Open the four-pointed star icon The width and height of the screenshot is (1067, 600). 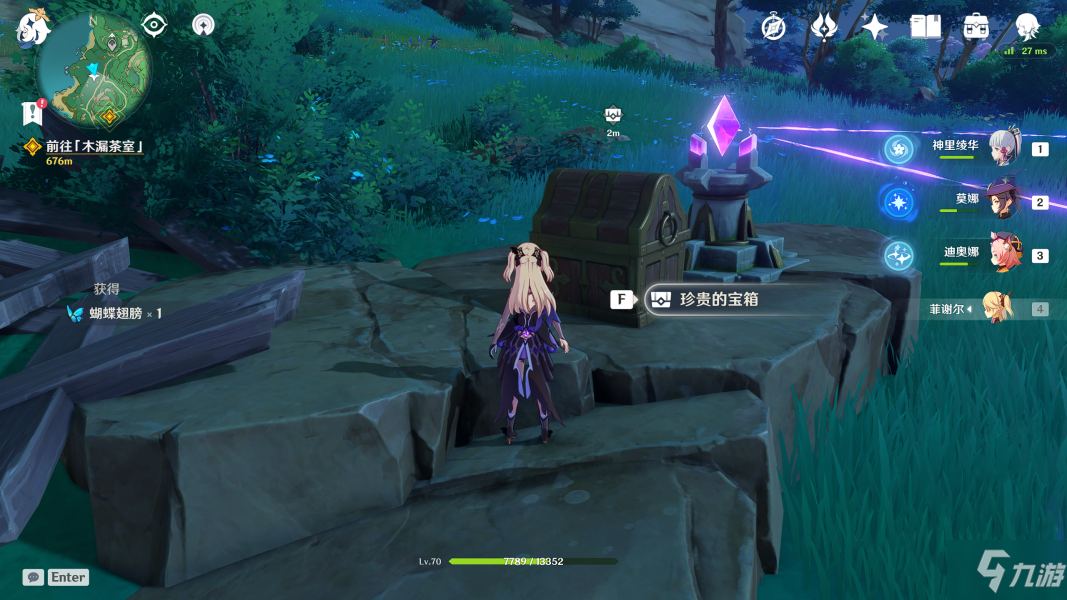(x=875, y=27)
